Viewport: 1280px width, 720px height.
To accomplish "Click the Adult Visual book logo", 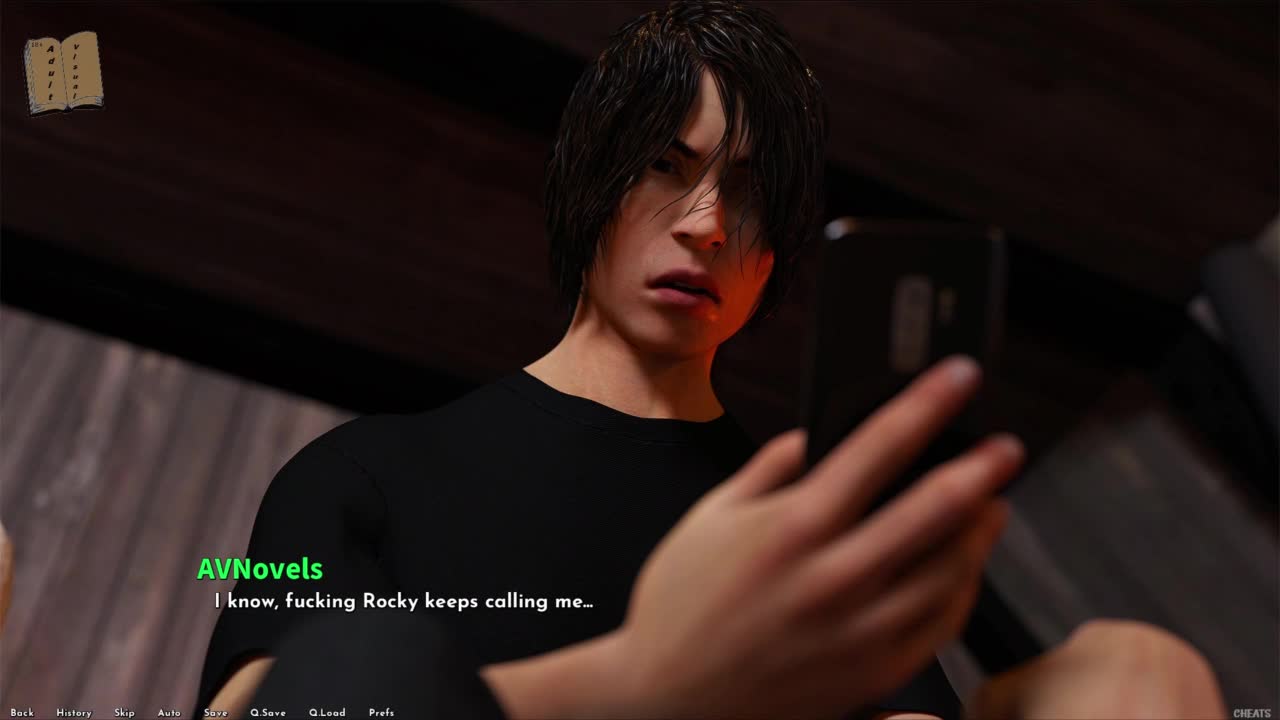I will 63,72.
